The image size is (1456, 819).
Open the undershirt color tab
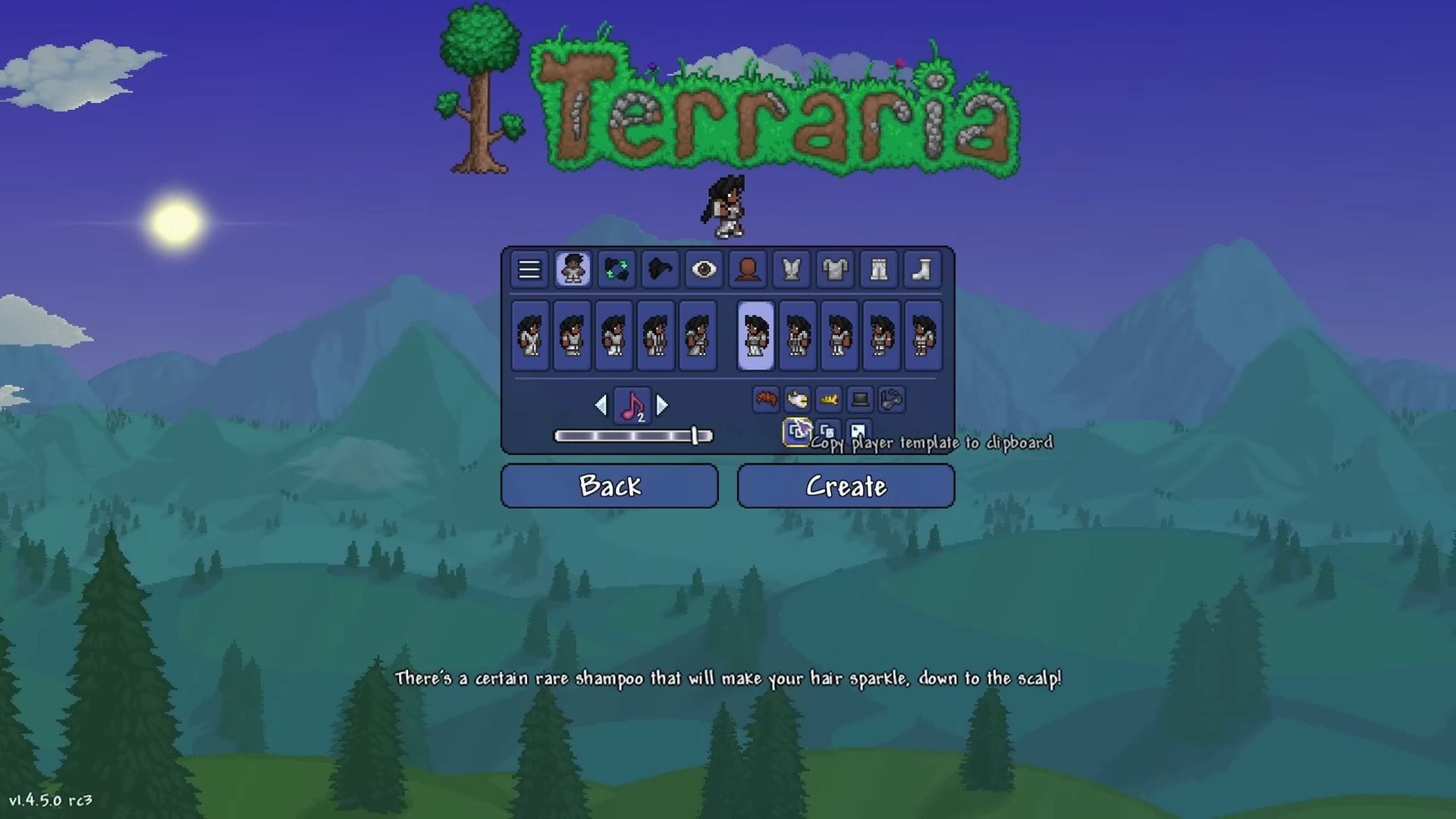tap(835, 269)
